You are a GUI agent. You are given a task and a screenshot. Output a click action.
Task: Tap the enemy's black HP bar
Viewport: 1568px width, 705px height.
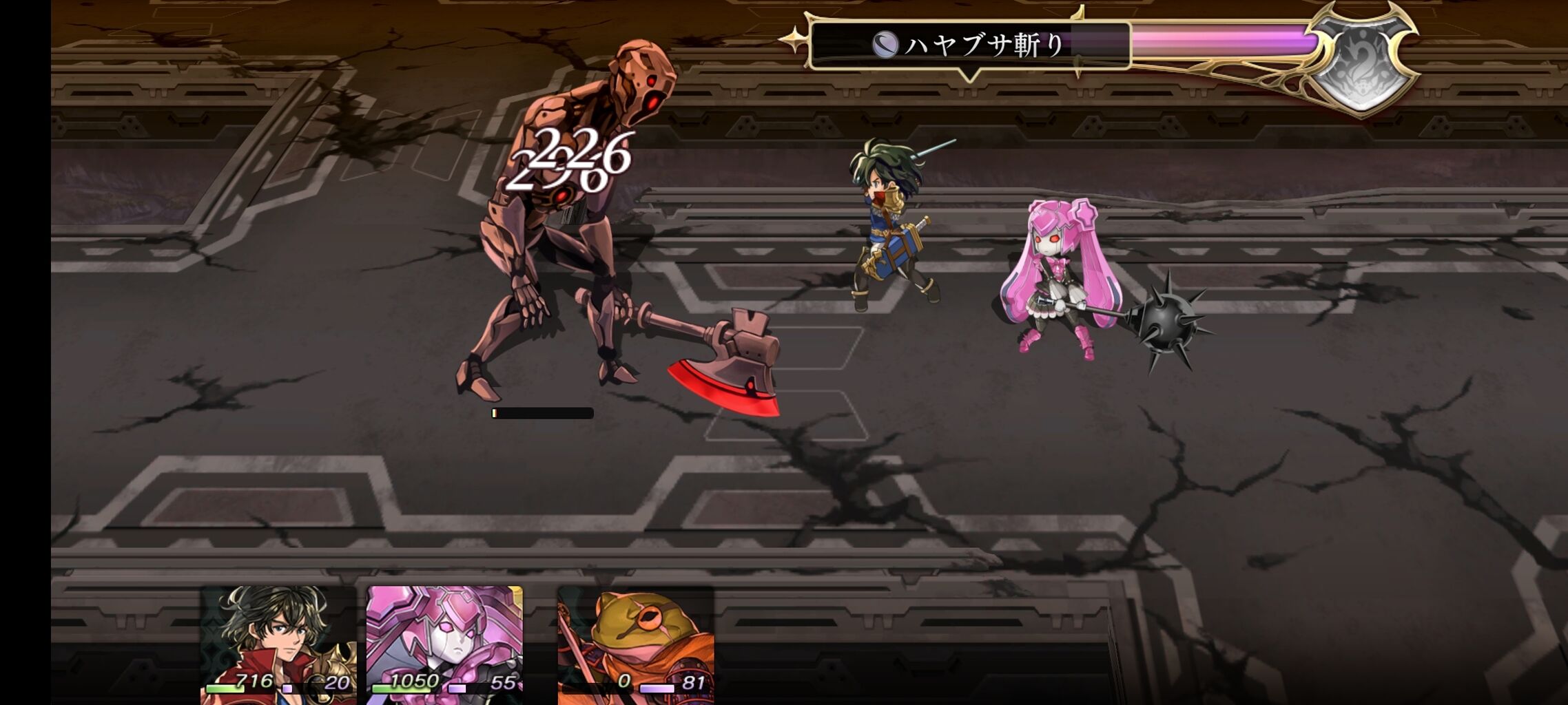[x=541, y=413]
